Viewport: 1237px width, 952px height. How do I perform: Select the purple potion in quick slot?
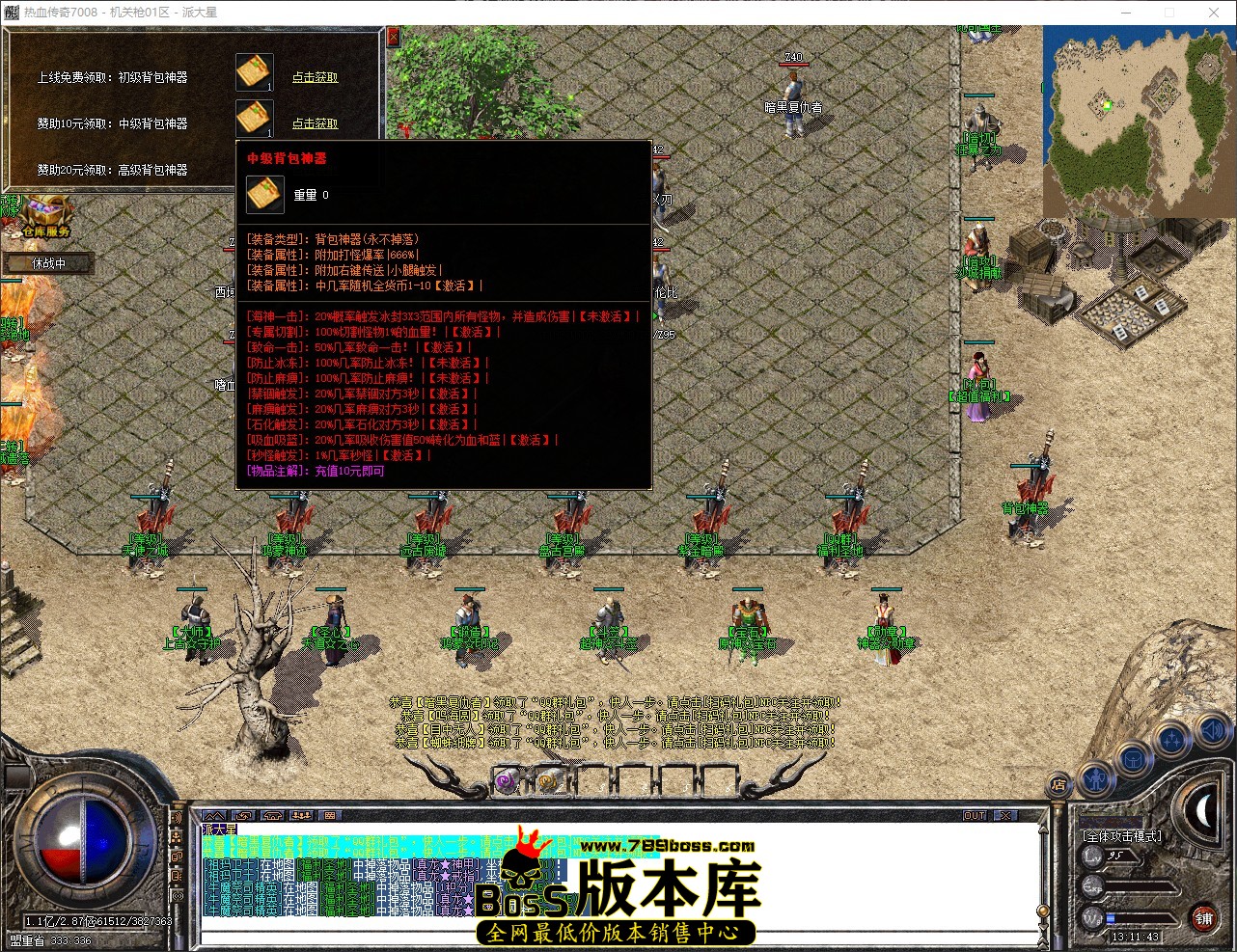pos(507,781)
